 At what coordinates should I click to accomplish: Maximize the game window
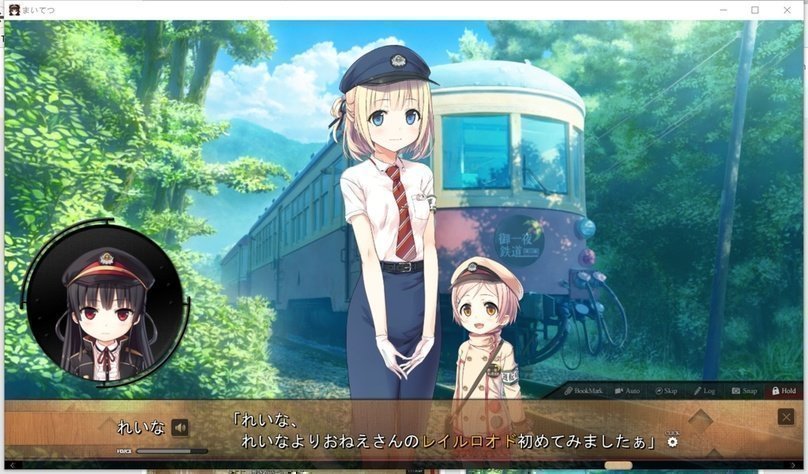click(755, 10)
